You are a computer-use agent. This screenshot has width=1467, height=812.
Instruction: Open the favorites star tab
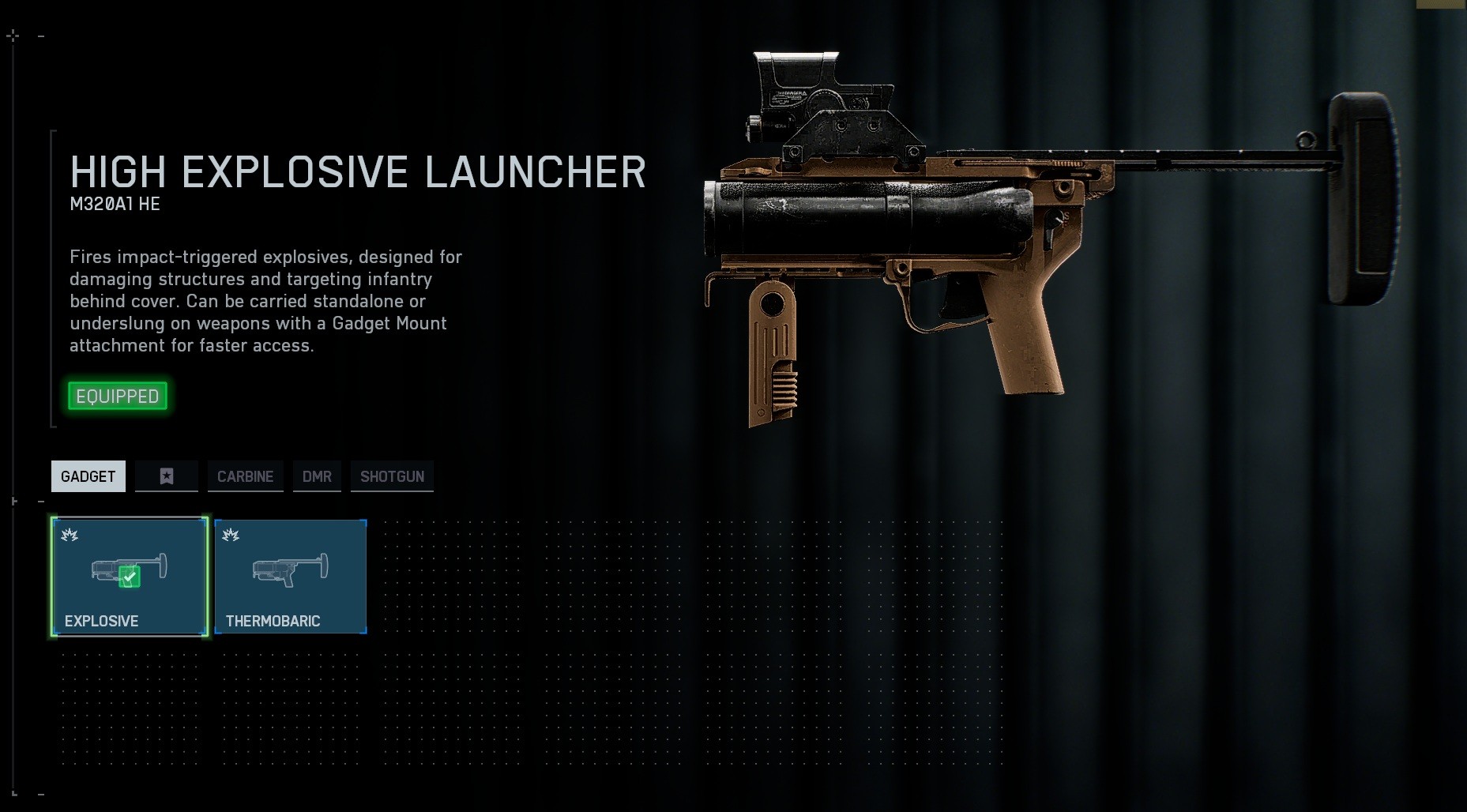[x=167, y=476]
